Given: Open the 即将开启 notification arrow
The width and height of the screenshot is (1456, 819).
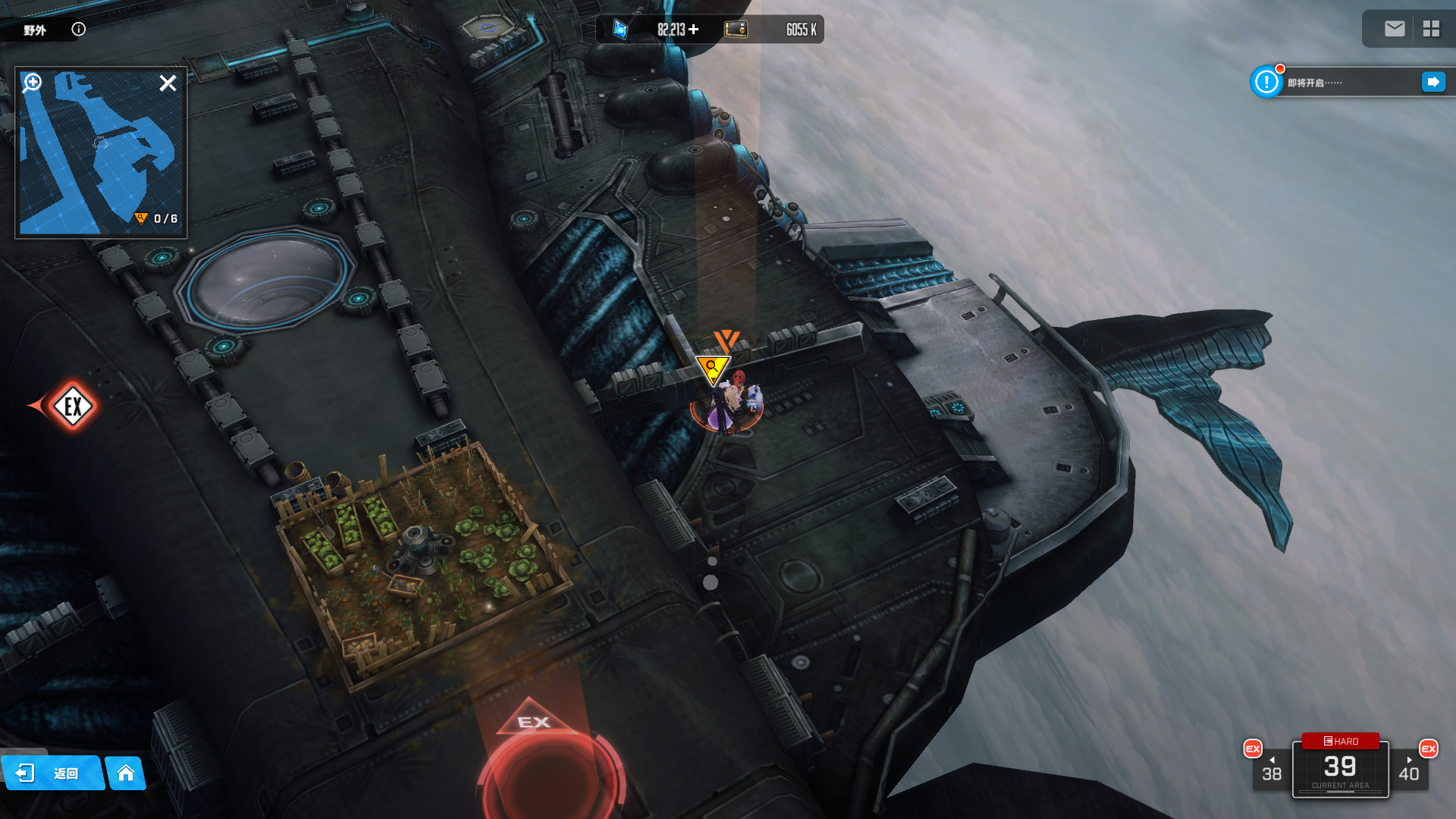Looking at the screenshot, I should tap(1433, 82).
